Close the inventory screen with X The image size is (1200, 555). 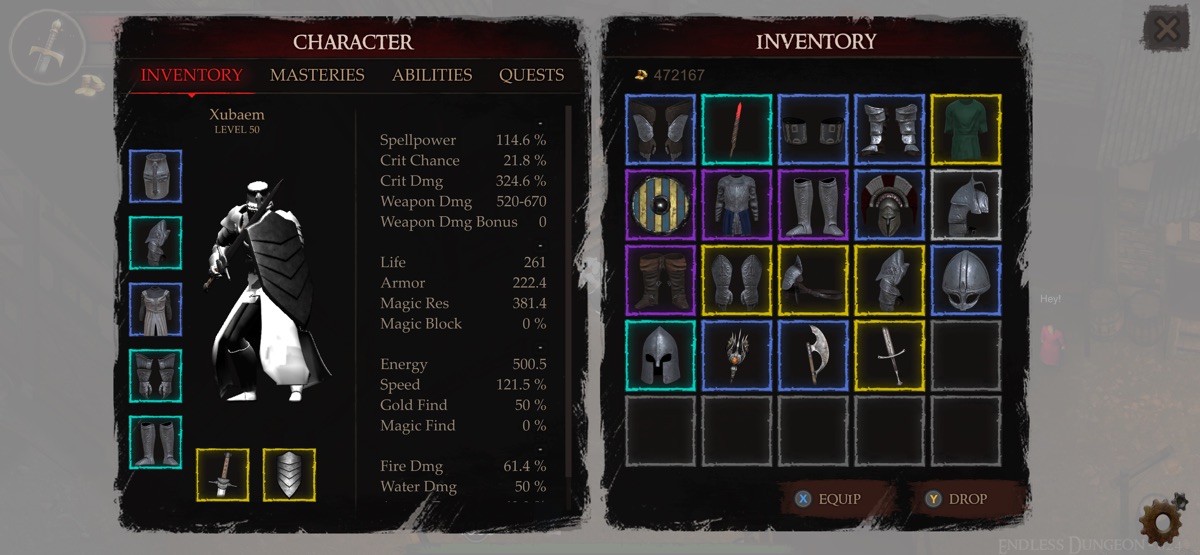pyautogui.click(x=1166, y=30)
